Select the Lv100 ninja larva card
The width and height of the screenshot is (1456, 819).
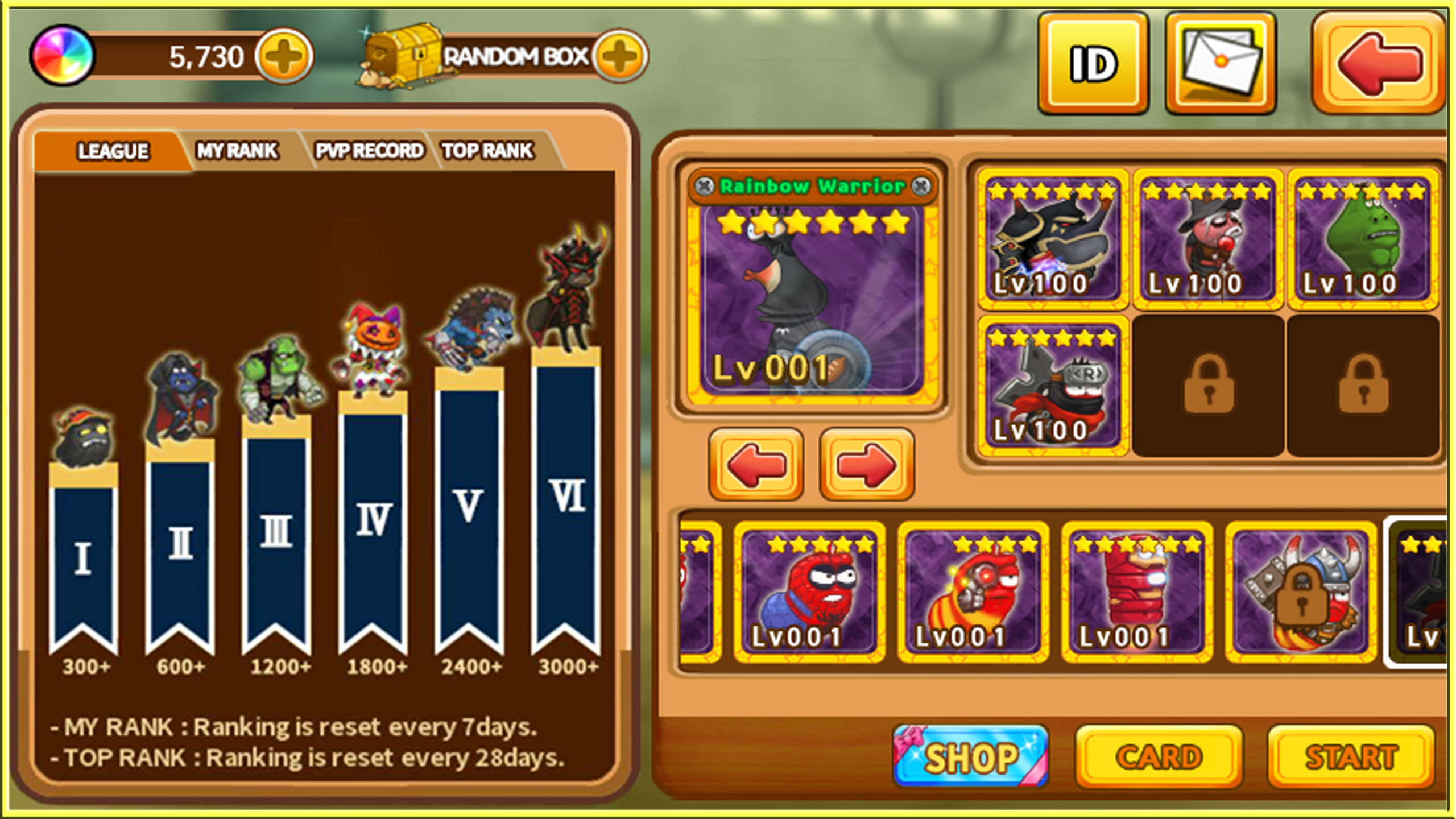coord(1052,387)
